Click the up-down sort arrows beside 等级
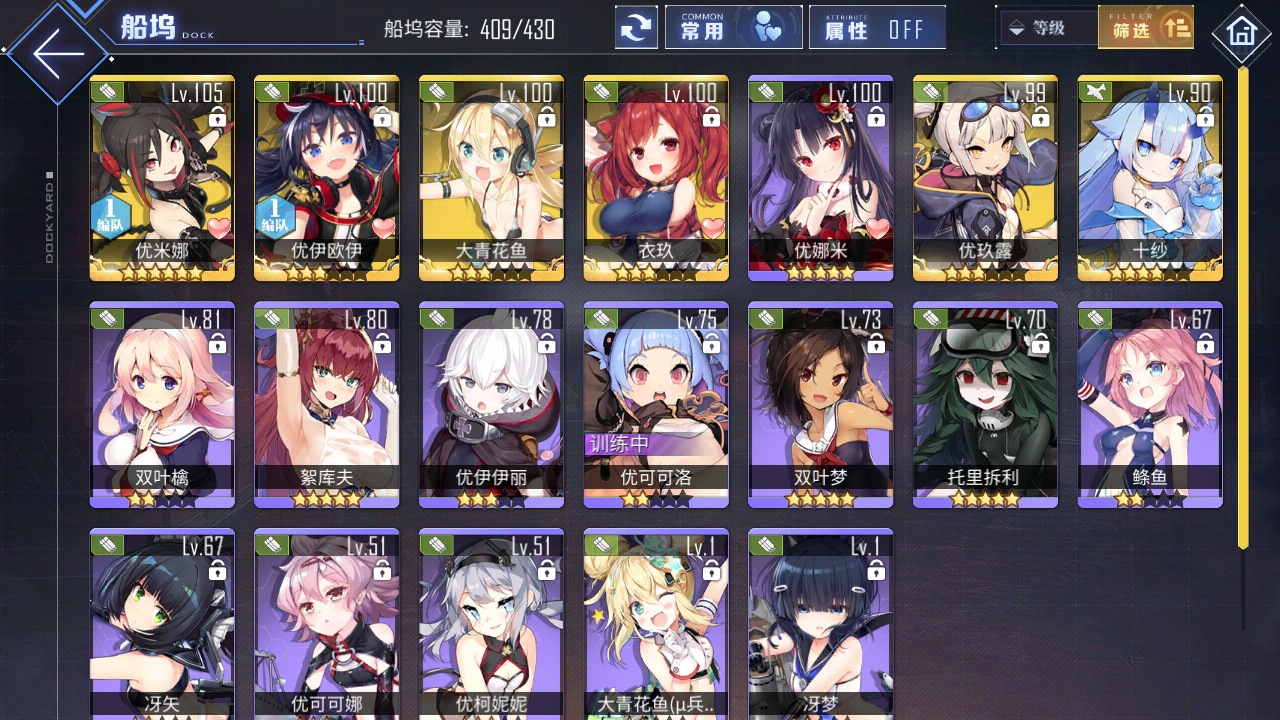The image size is (1280, 720). pos(1015,27)
